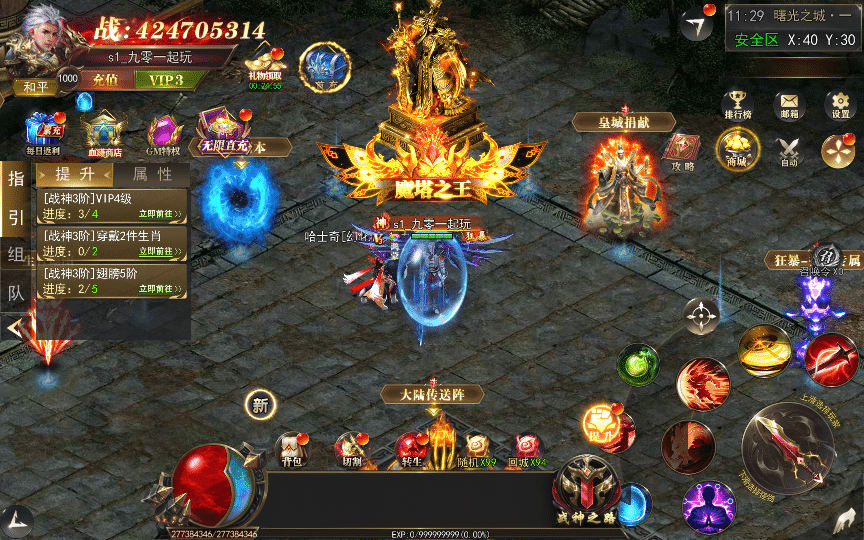The image size is (864, 540).
Task: Open the 攻略 strategy guide book
Action: click(x=684, y=150)
